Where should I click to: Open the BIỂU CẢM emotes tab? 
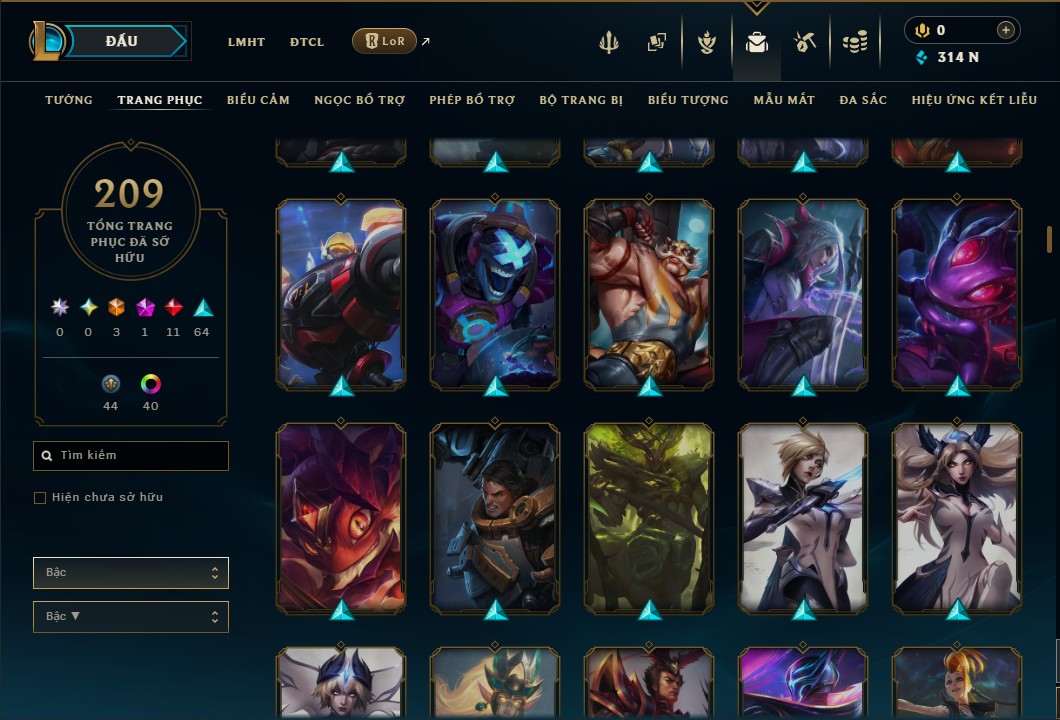[258, 100]
